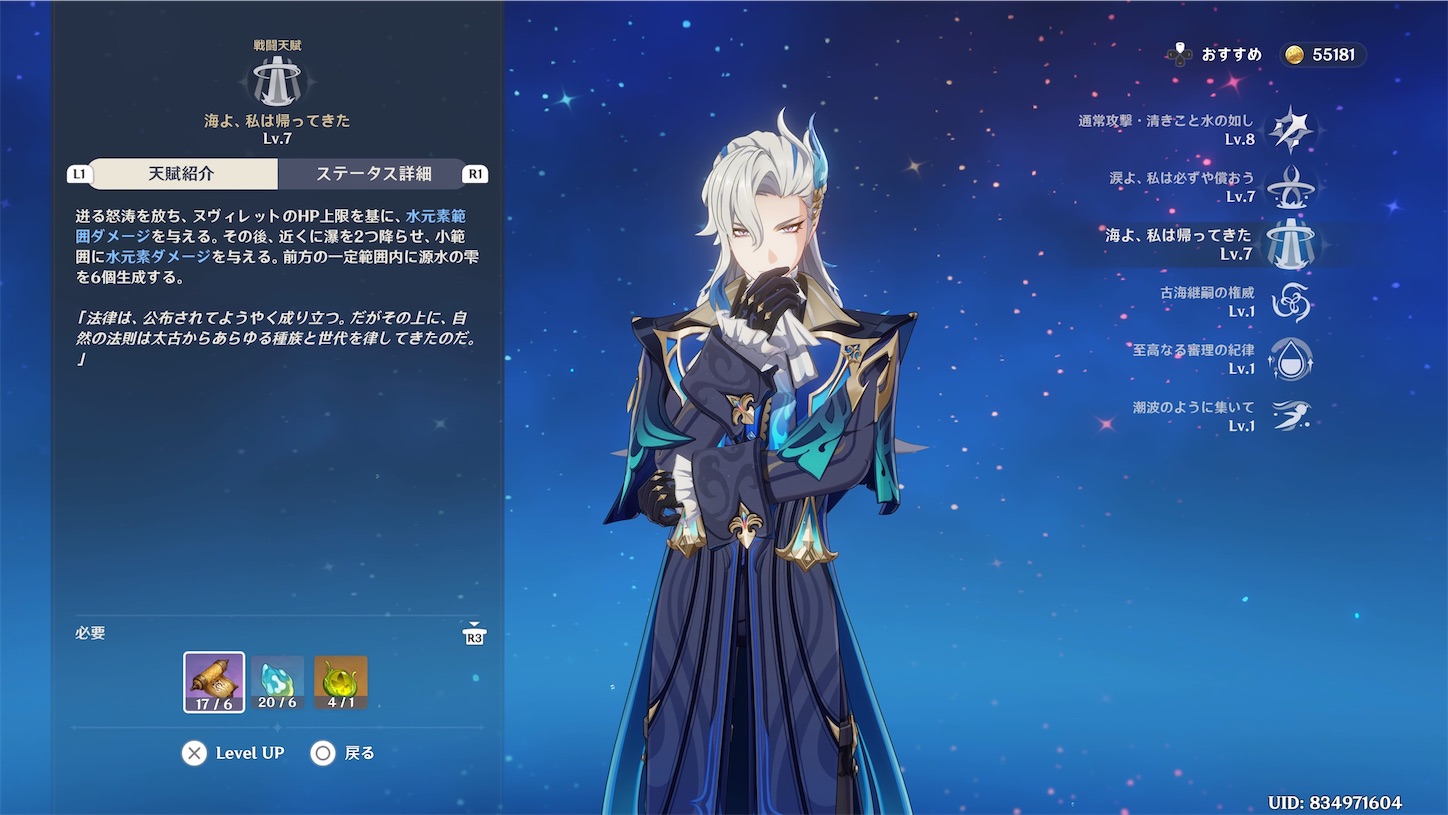Click the talent emblem above 戦闘天賦 label

click(x=277, y=78)
